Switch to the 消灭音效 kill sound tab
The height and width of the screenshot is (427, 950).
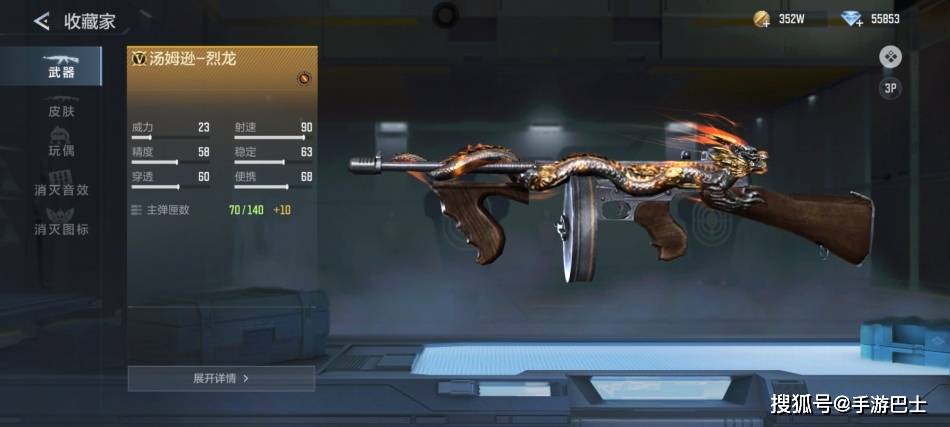(61, 189)
